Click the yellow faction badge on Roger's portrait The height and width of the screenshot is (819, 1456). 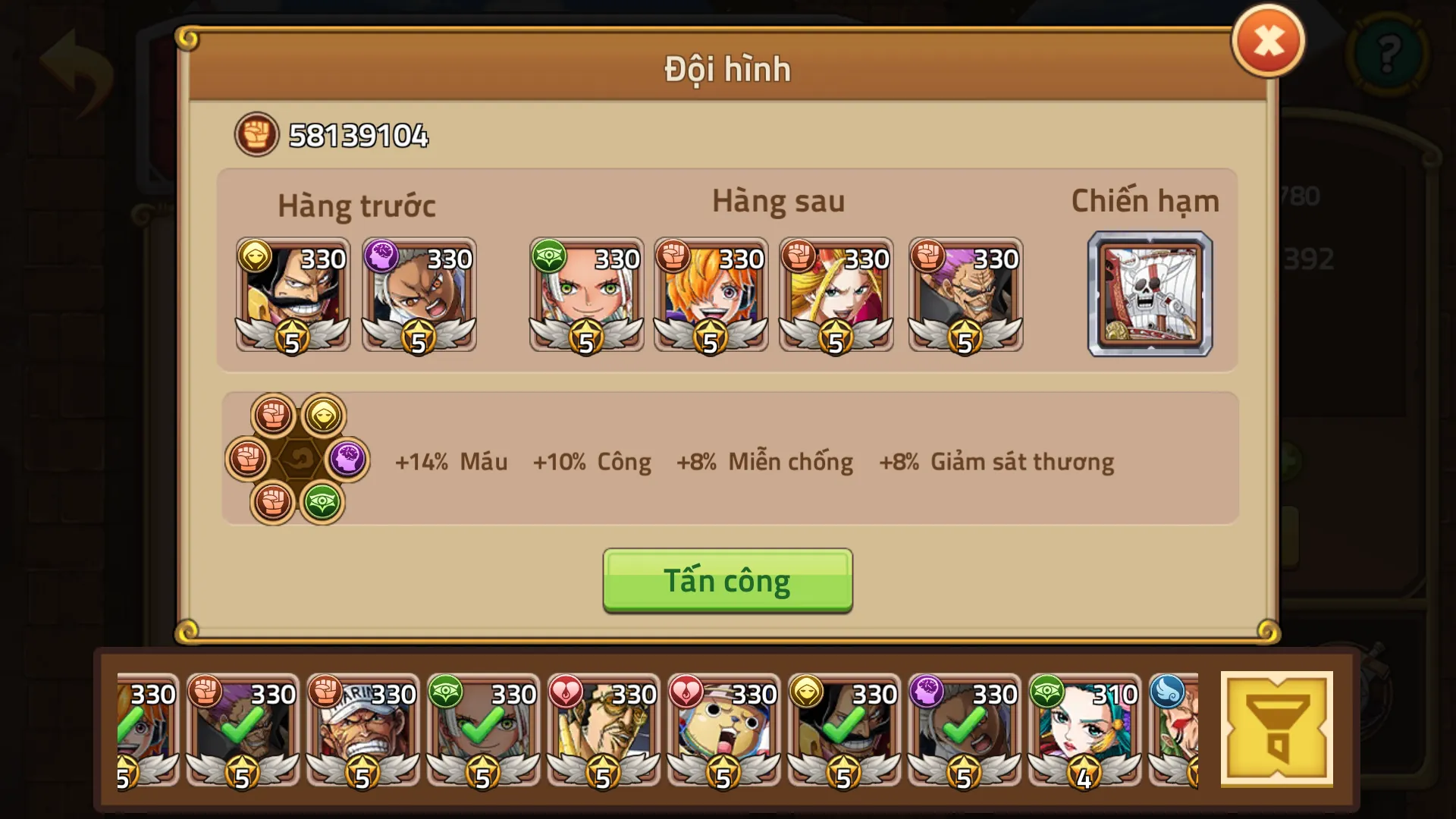257,258
